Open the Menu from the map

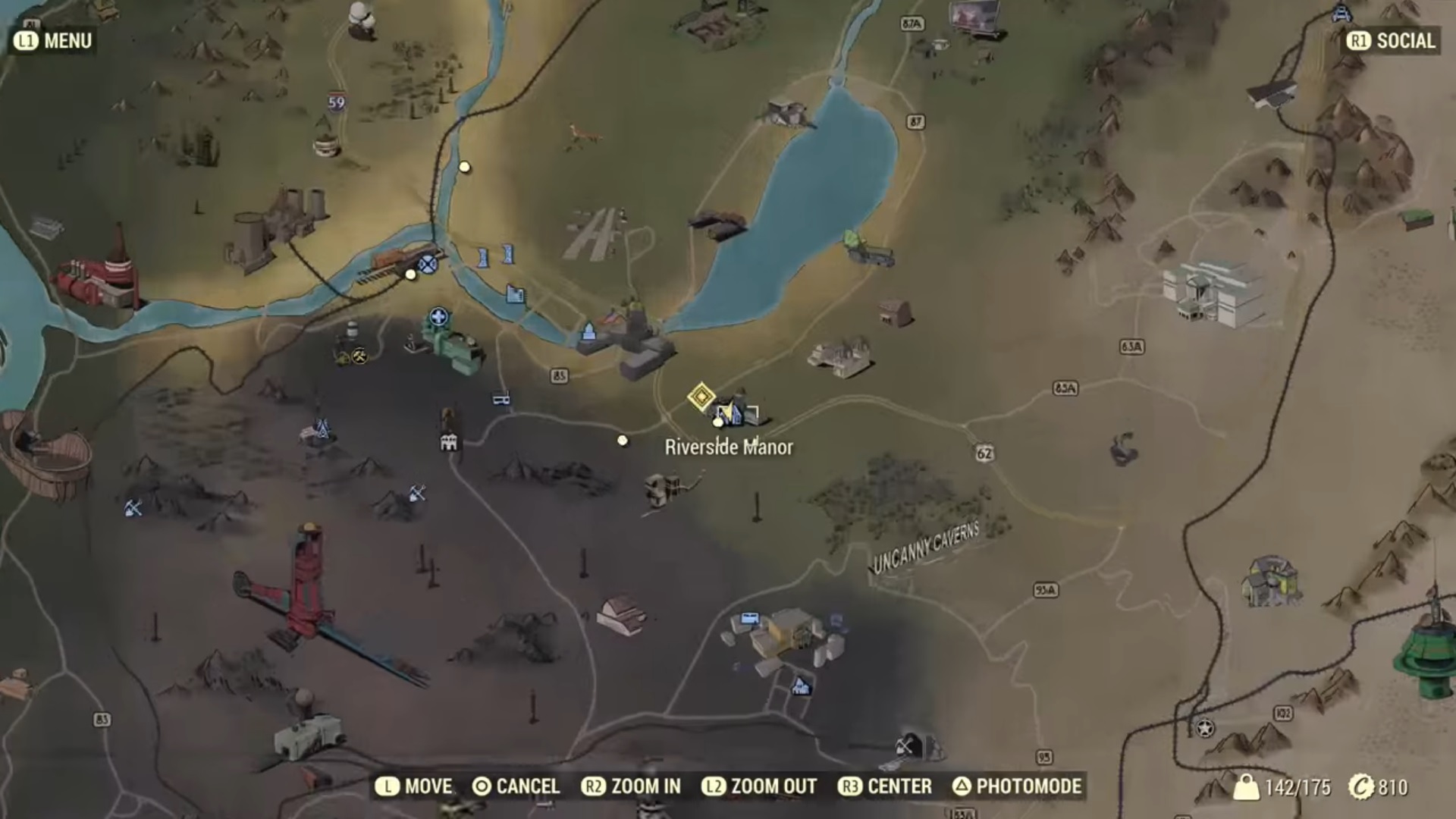coord(53,41)
